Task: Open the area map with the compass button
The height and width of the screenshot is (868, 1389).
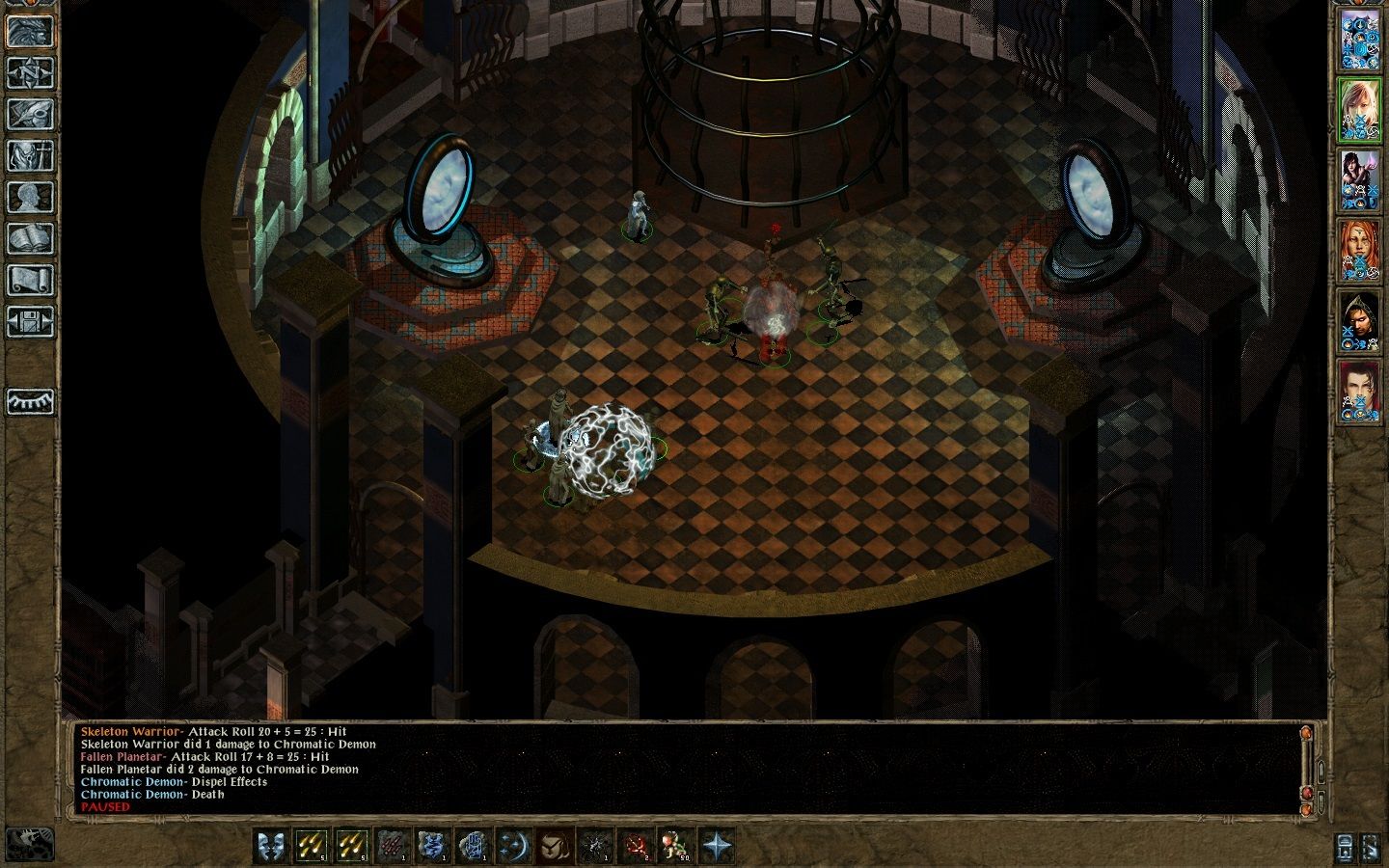Action: [30, 72]
